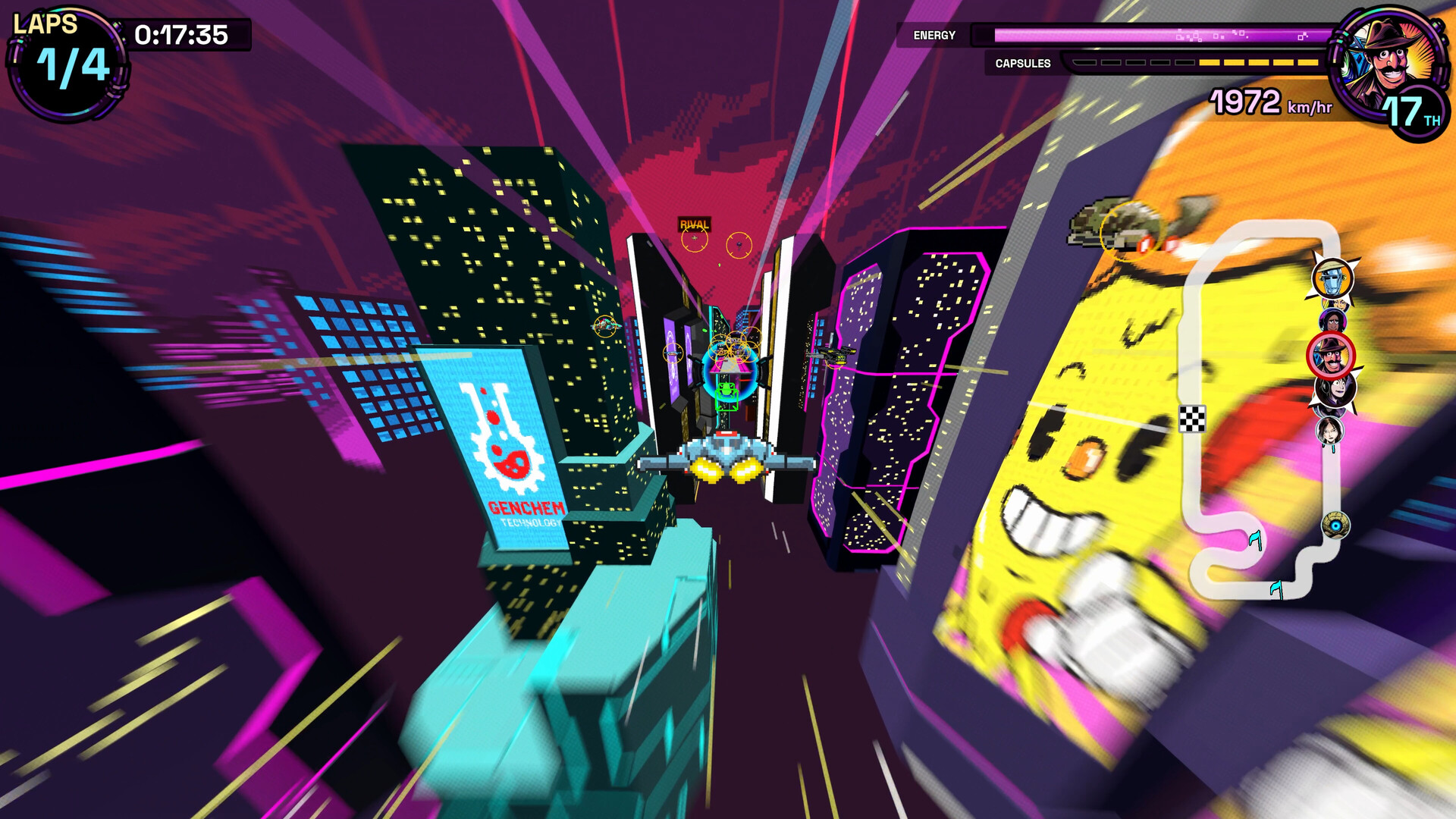
Task: Select the robot racer portrait on minimap
Action: pyautogui.click(x=1333, y=279)
